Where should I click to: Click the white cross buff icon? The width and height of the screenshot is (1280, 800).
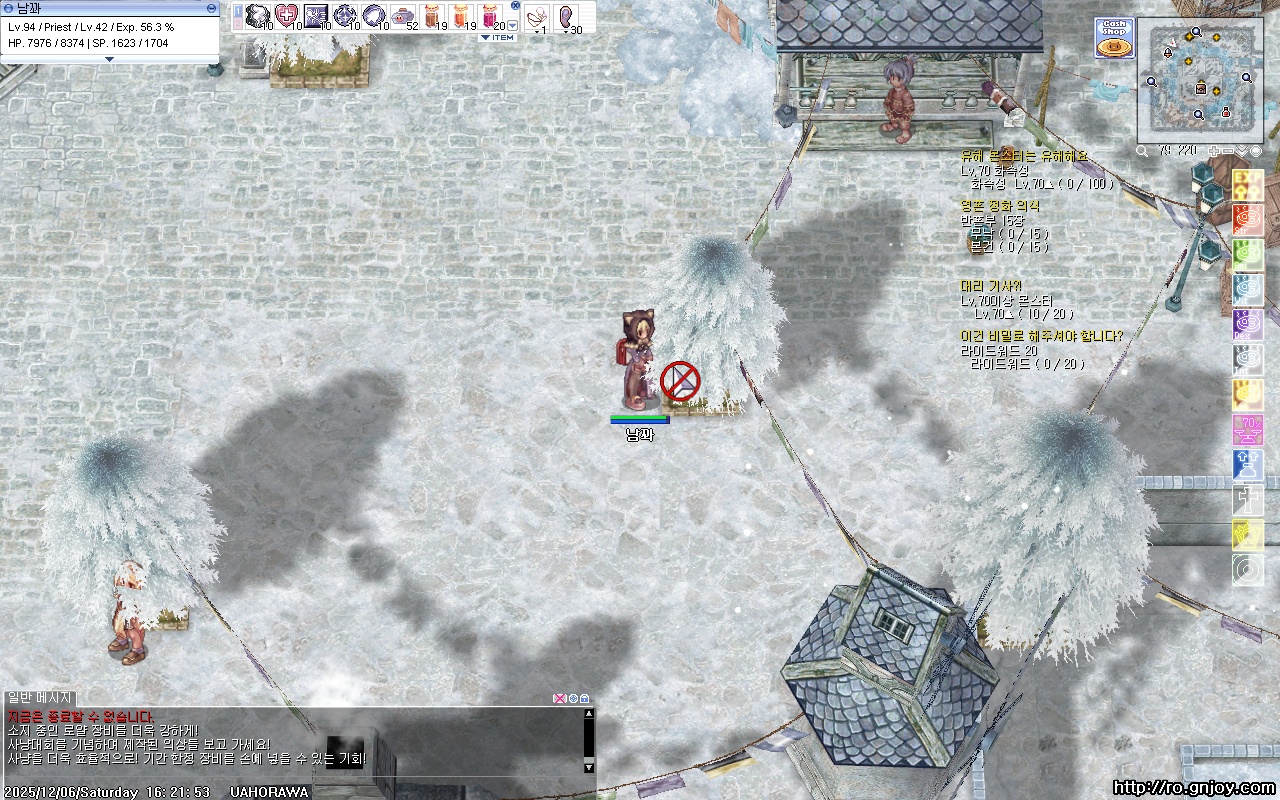[1247, 499]
